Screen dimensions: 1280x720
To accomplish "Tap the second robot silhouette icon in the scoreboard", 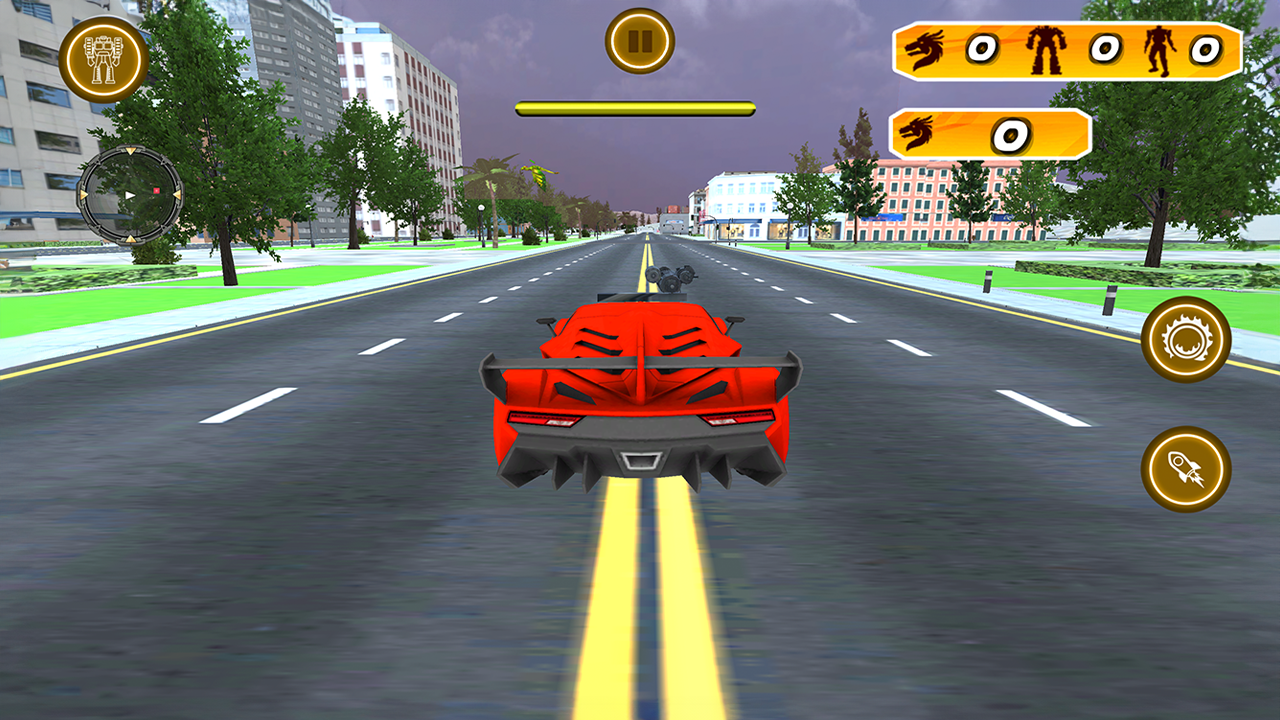I will tap(1159, 46).
